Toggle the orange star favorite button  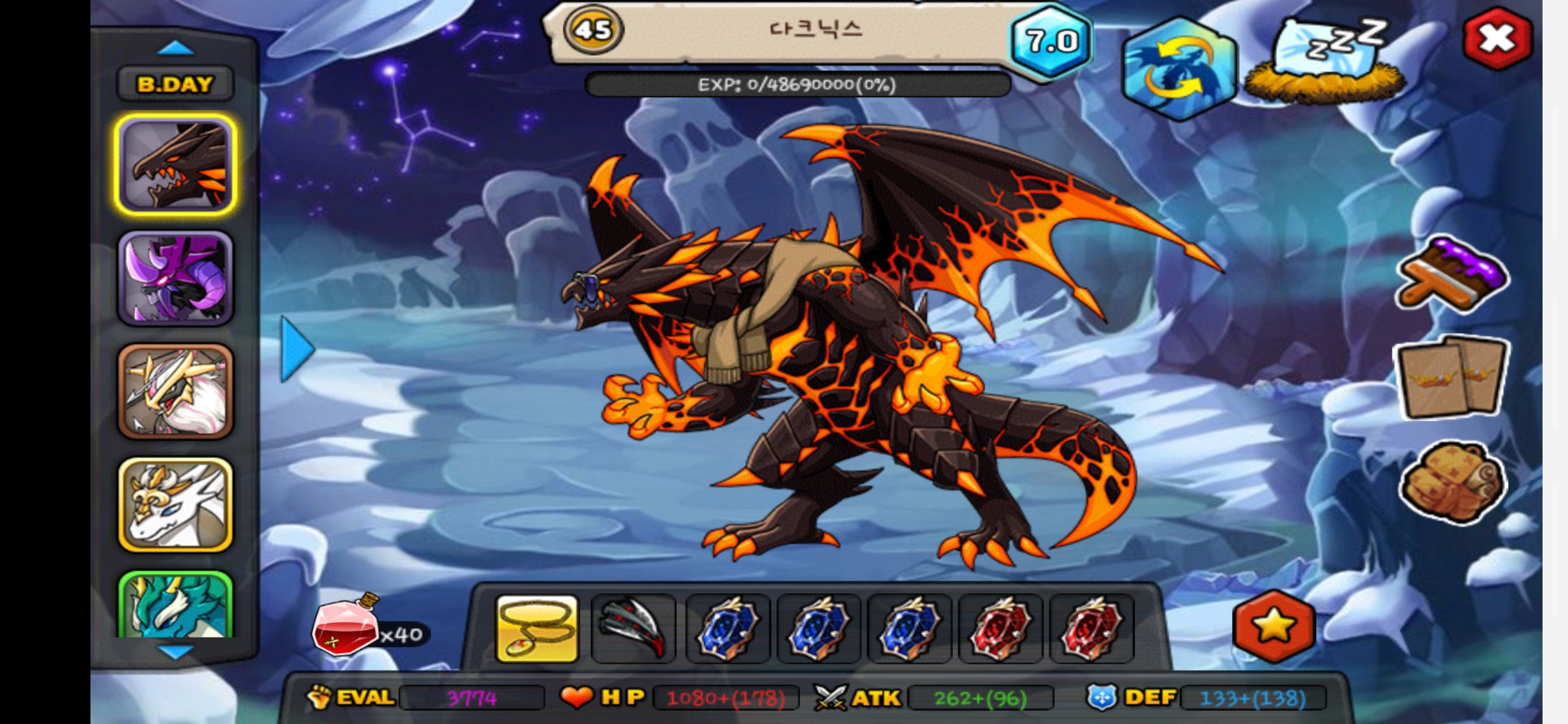[1274, 626]
